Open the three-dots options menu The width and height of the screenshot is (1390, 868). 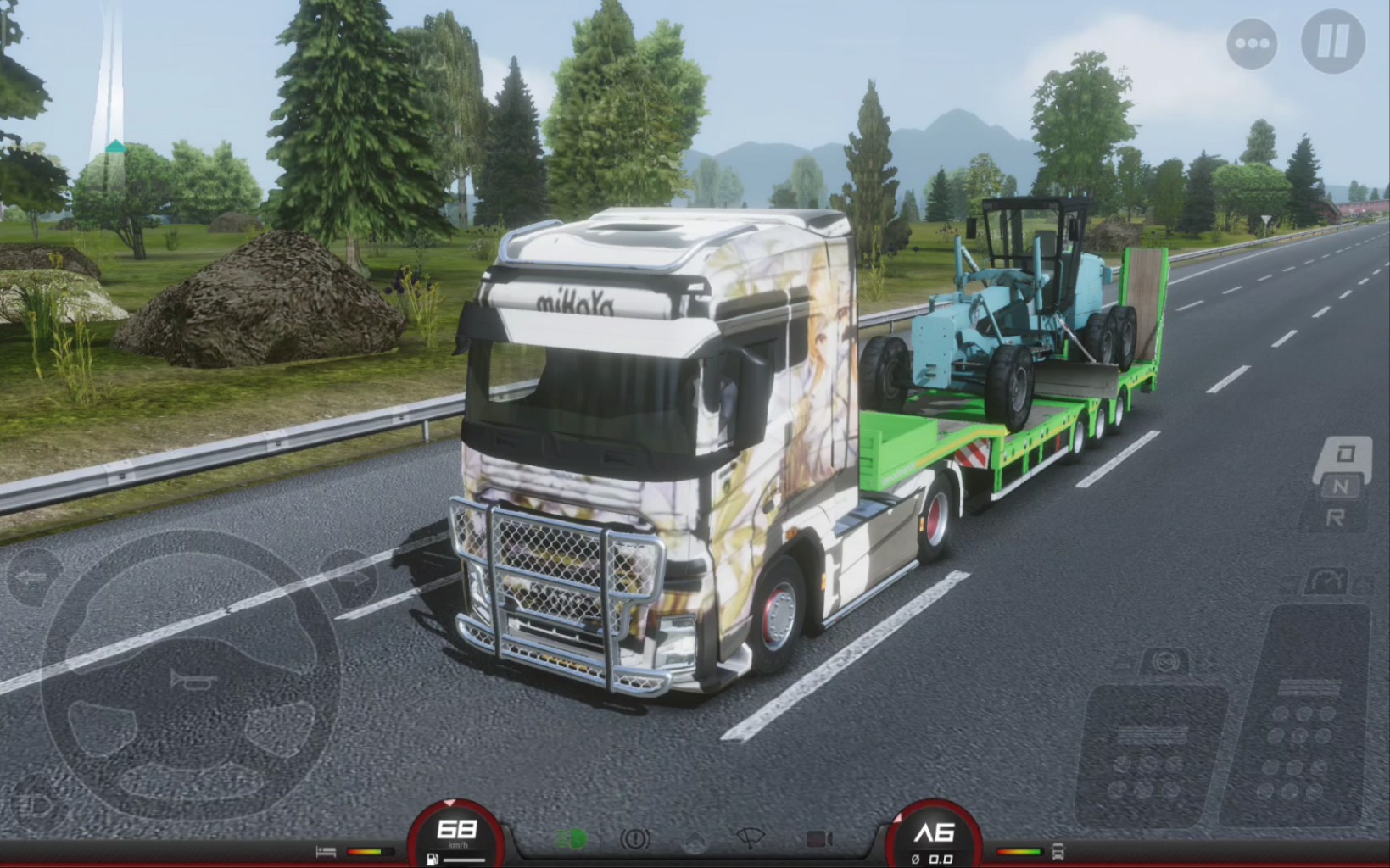click(x=1252, y=43)
